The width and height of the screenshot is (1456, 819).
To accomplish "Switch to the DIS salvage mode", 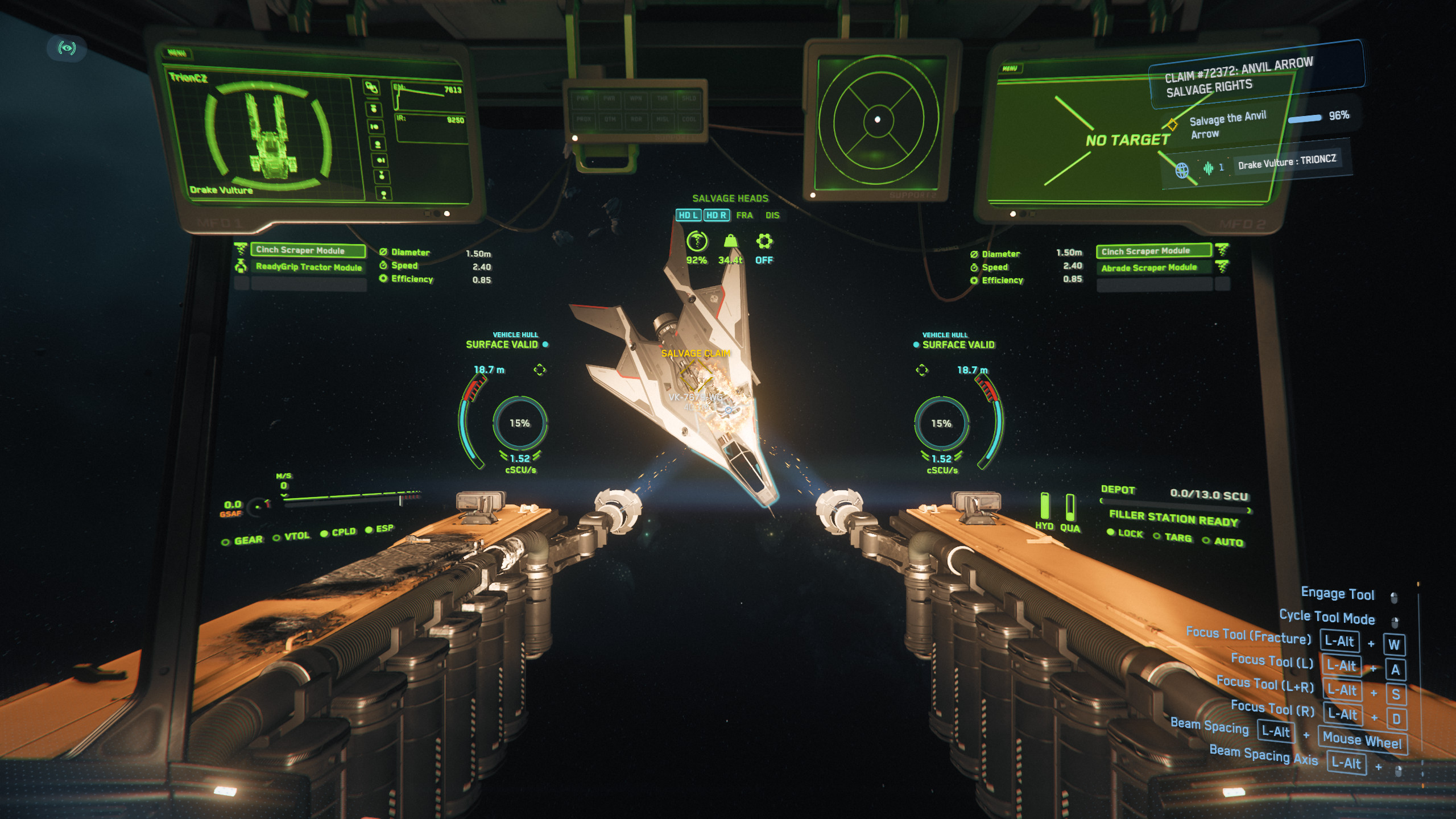I will tap(772, 215).
